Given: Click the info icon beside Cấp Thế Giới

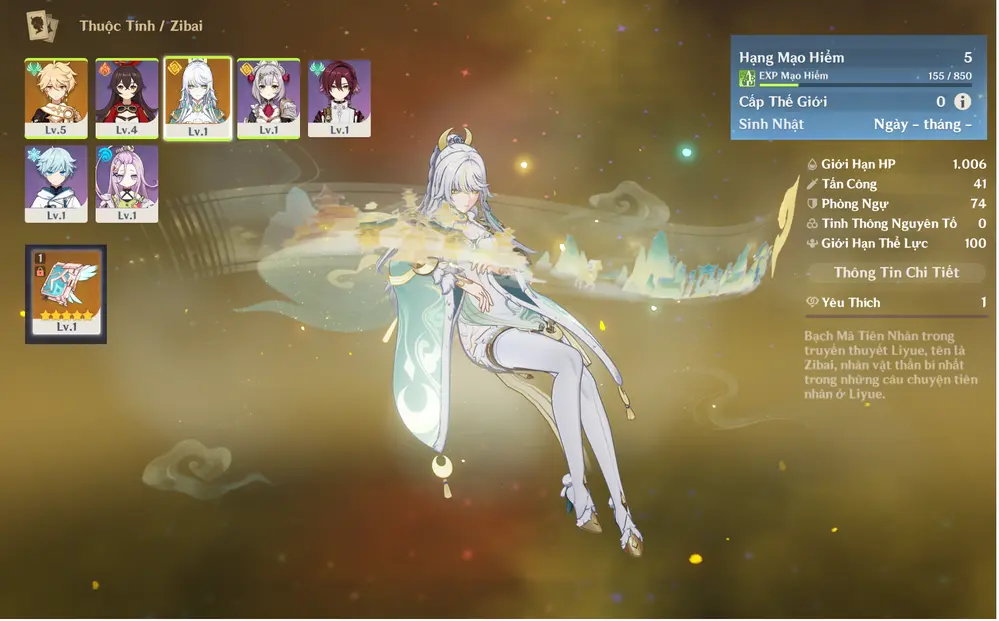Looking at the screenshot, I should pyautogui.click(x=962, y=101).
